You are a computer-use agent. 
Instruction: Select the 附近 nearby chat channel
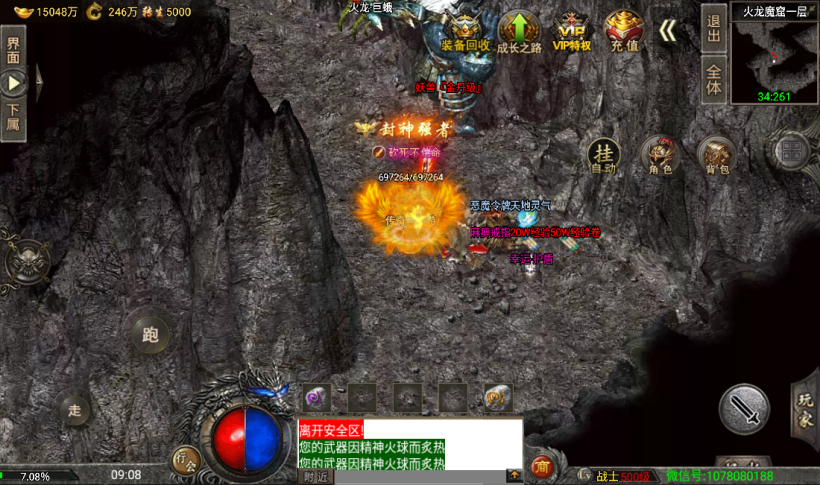[315, 477]
